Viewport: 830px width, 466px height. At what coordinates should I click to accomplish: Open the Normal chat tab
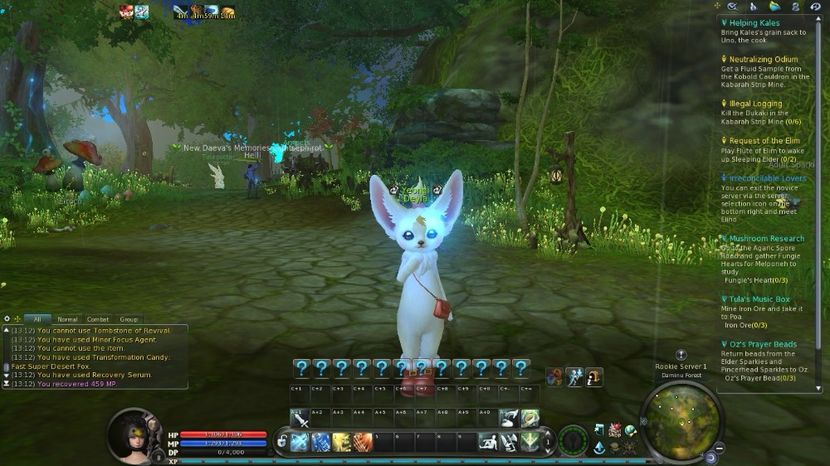pos(67,319)
